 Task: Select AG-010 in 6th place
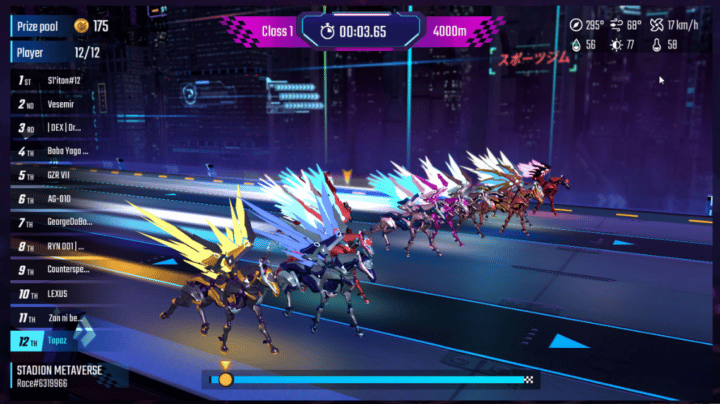(x=62, y=199)
